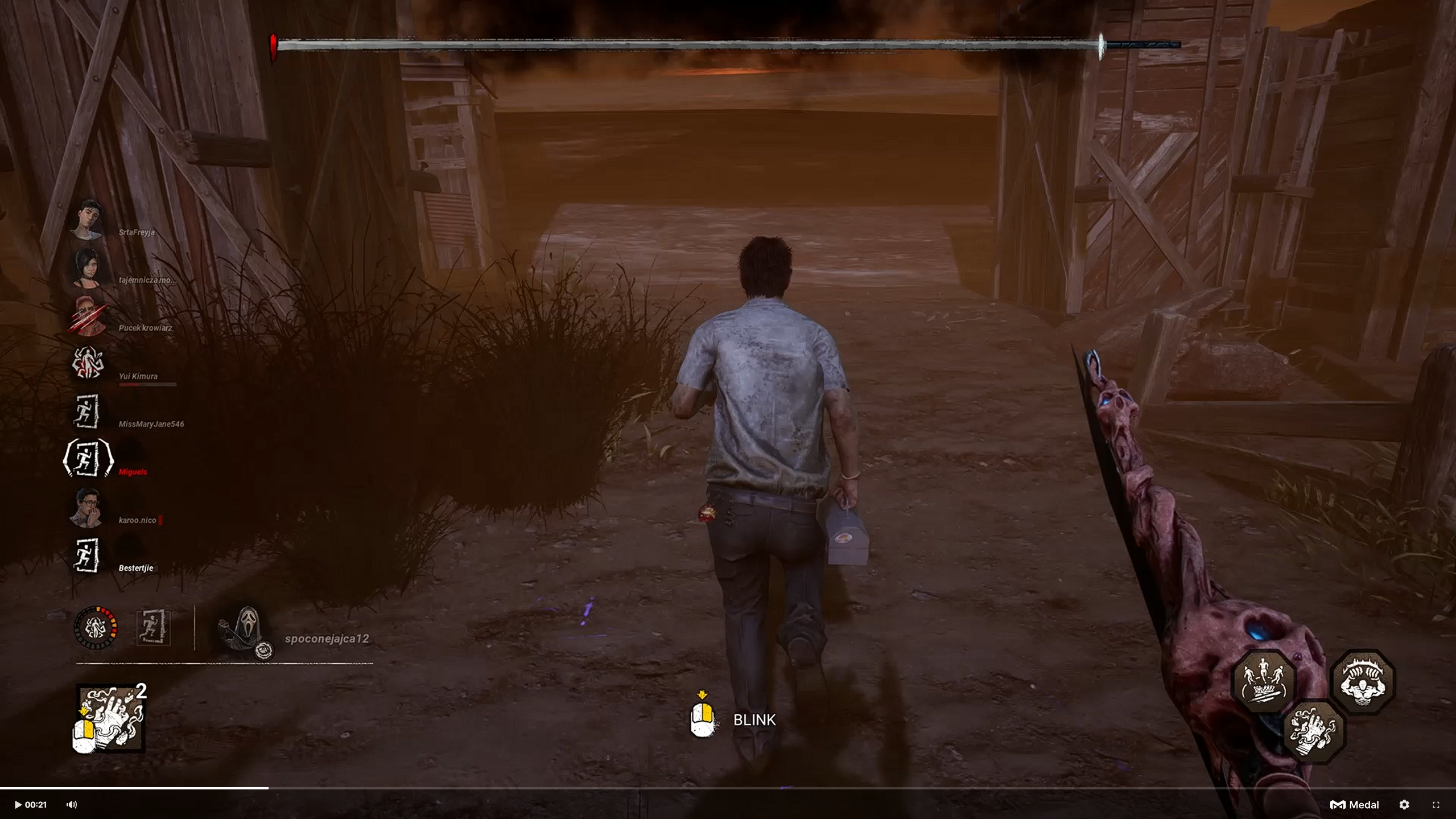Select Yui Kimura's status icon
The width and height of the screenshot is (1456, 819).
[x=87, y=363]
